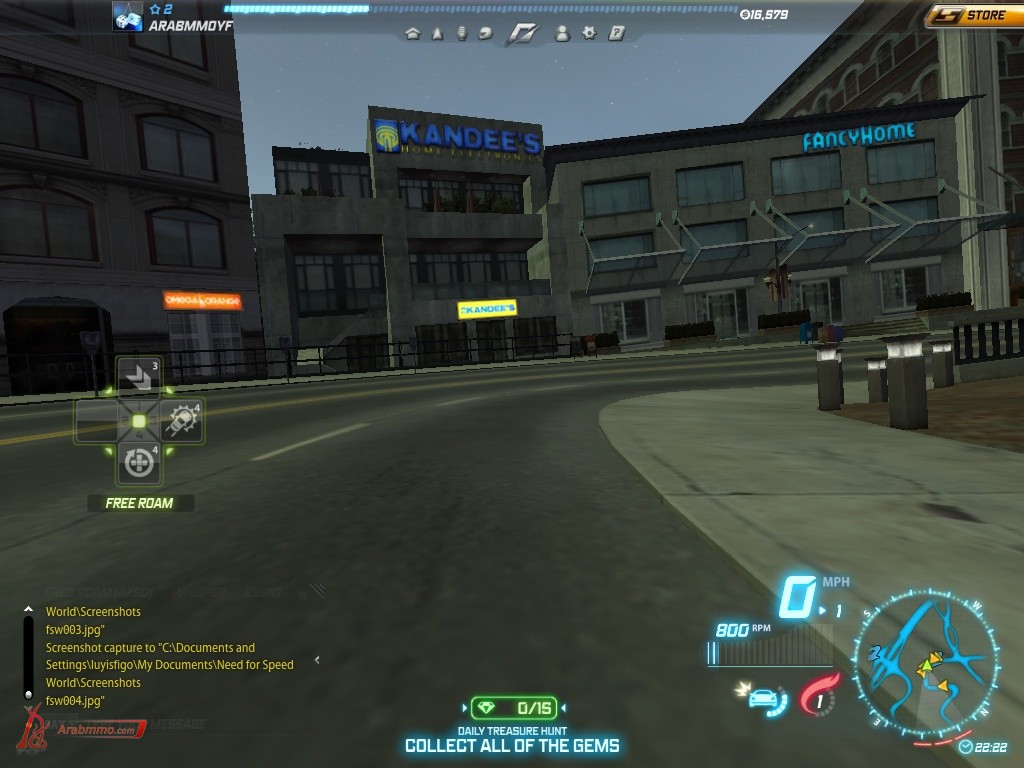Open the question mark help icon

(x=616, y=33)
